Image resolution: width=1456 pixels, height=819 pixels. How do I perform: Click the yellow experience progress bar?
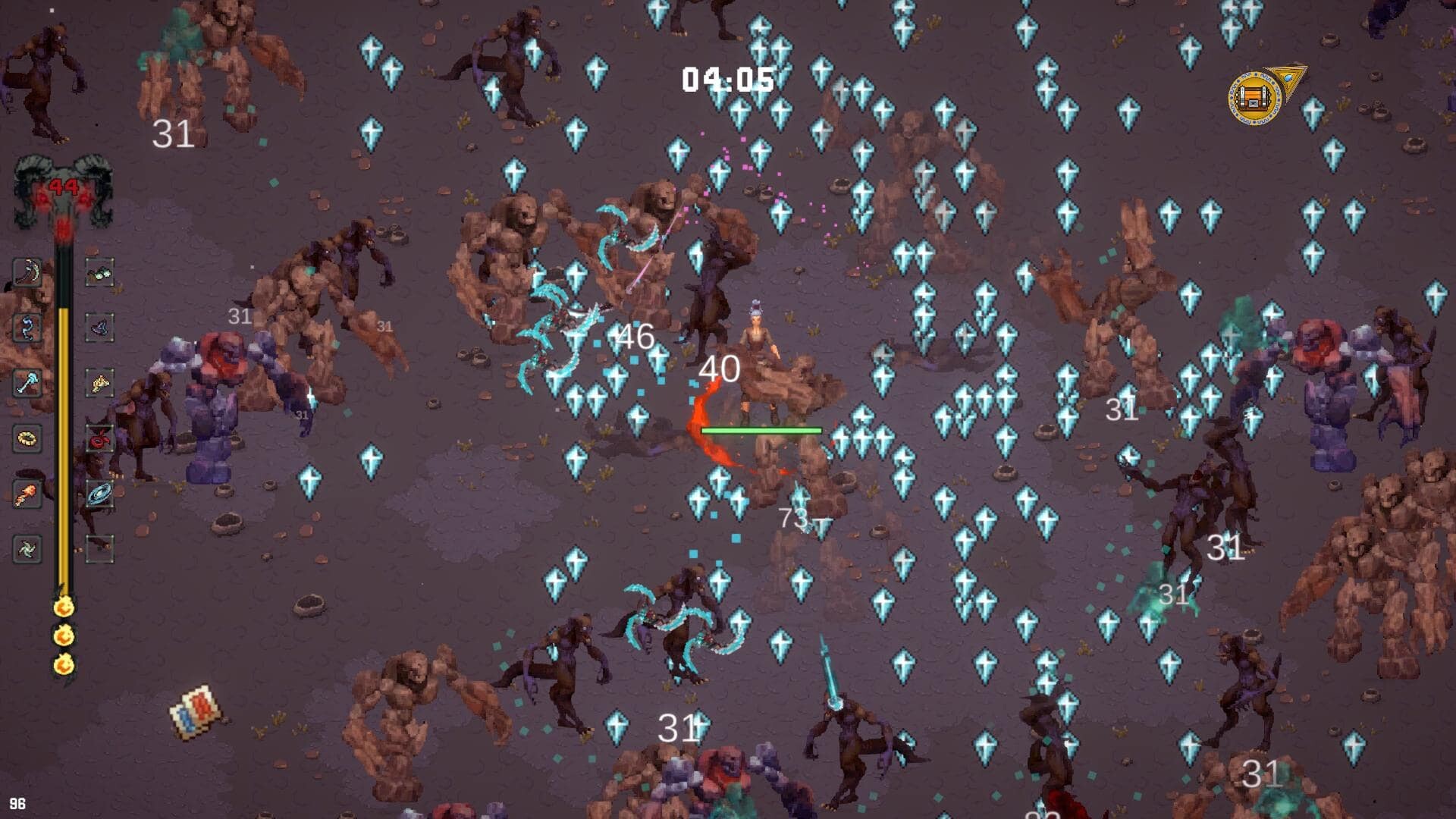point(64,417)
